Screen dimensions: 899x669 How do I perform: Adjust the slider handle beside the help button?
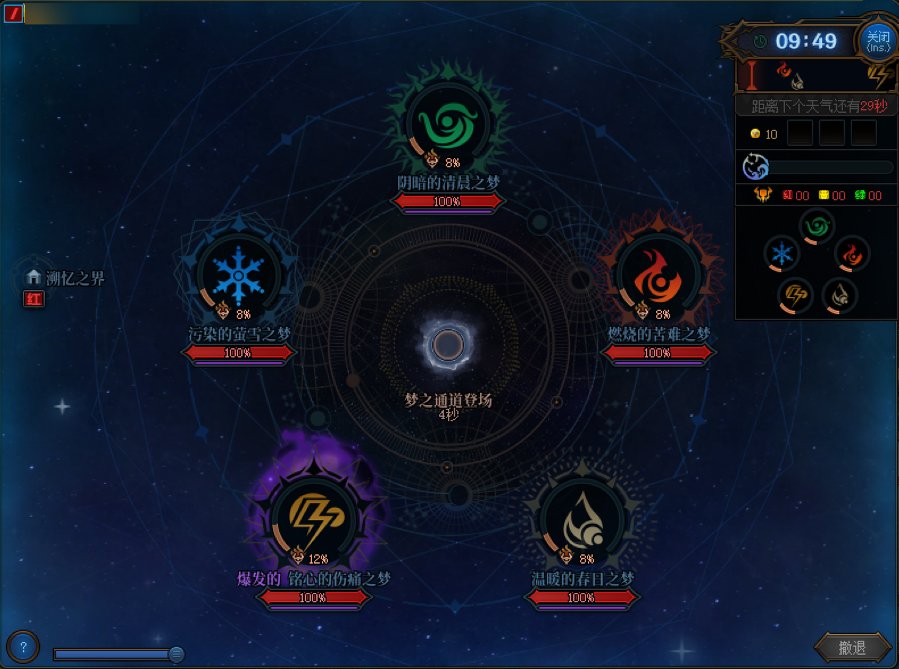[x=176, y=654]
